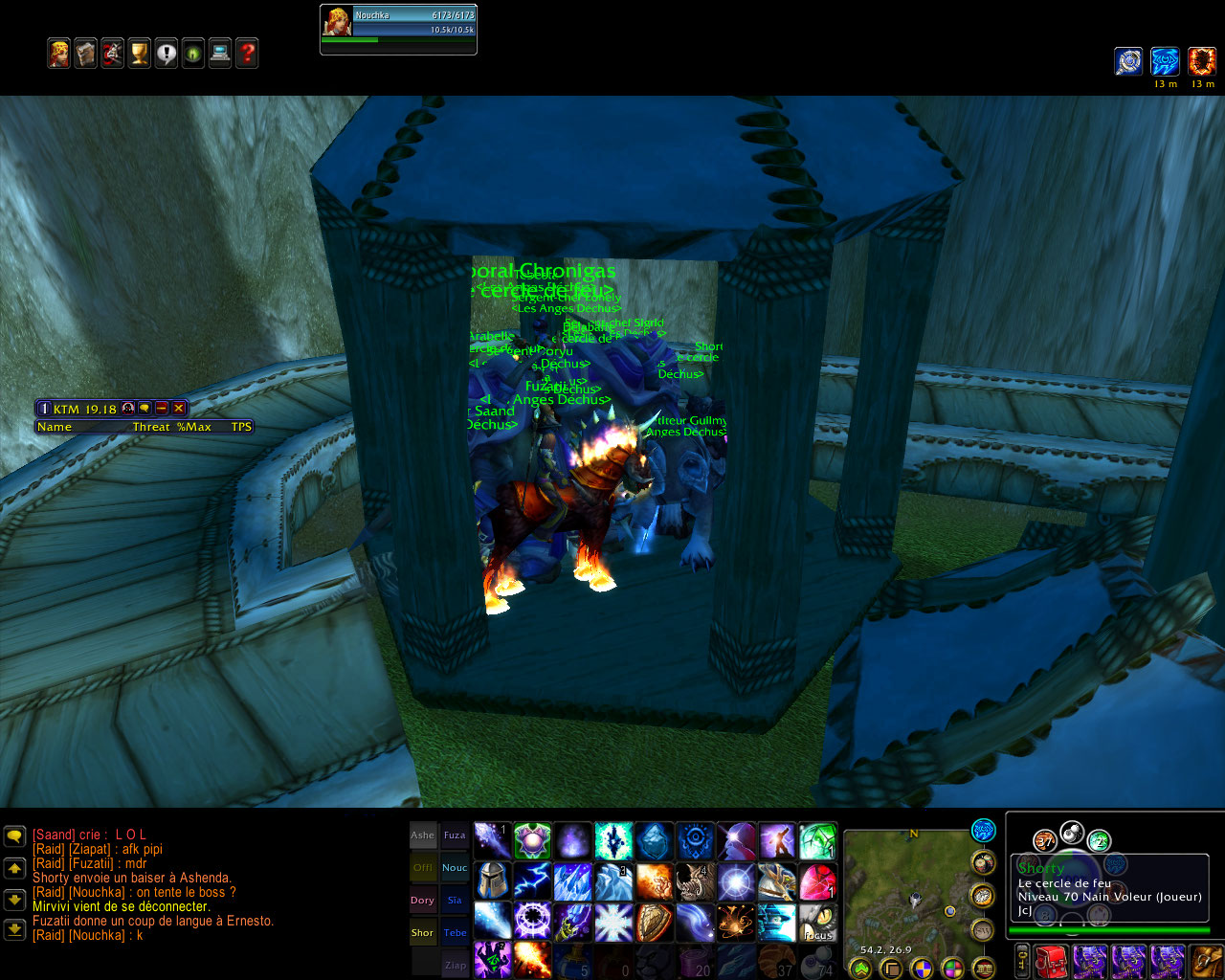Open the computer main menu button

tap(220, 54)
